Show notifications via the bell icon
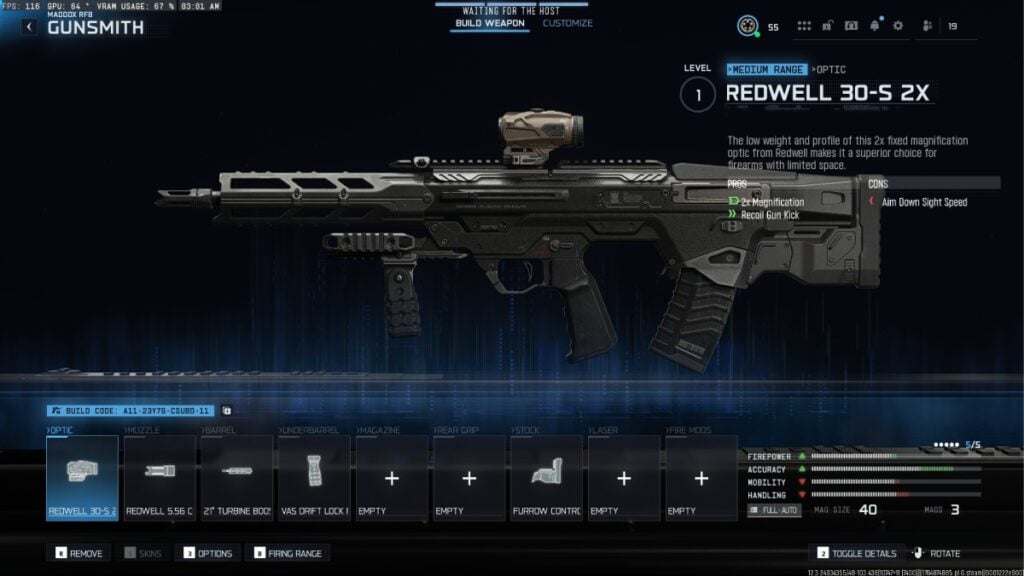This screenshot has height=576, width=1024. [875, 26]
